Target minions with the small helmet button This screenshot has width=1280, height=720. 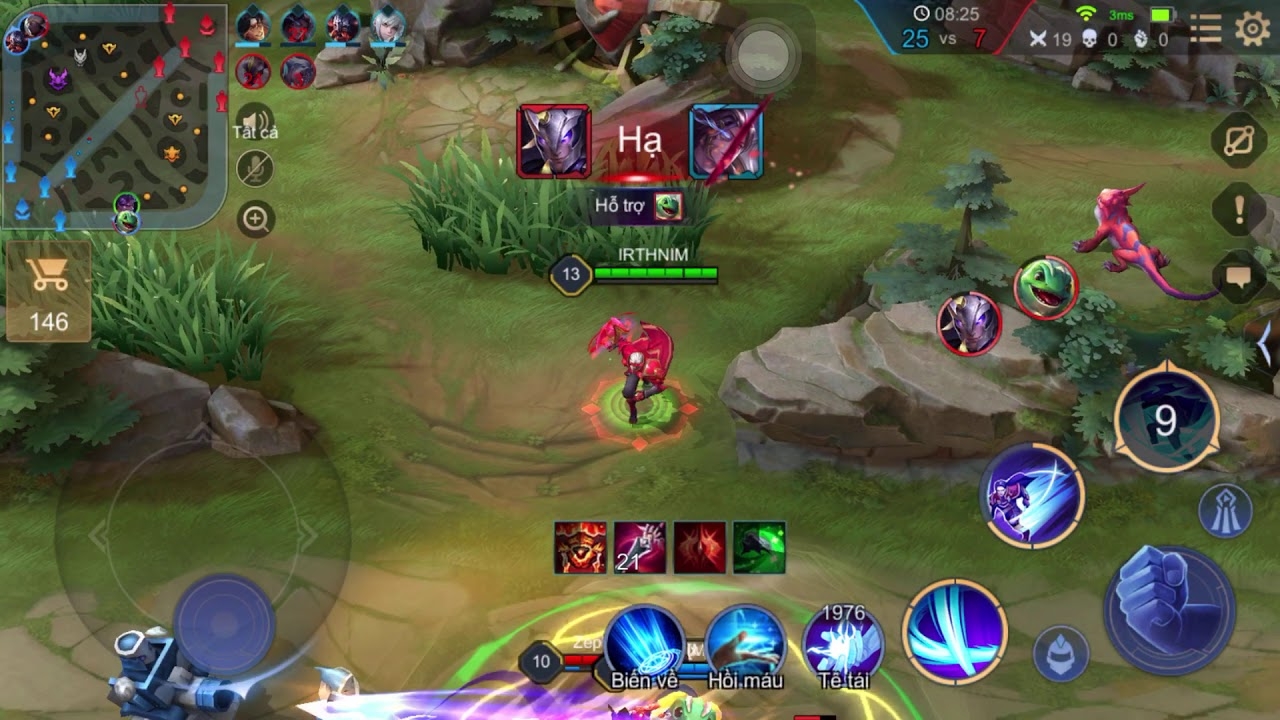pos(1060,653)
